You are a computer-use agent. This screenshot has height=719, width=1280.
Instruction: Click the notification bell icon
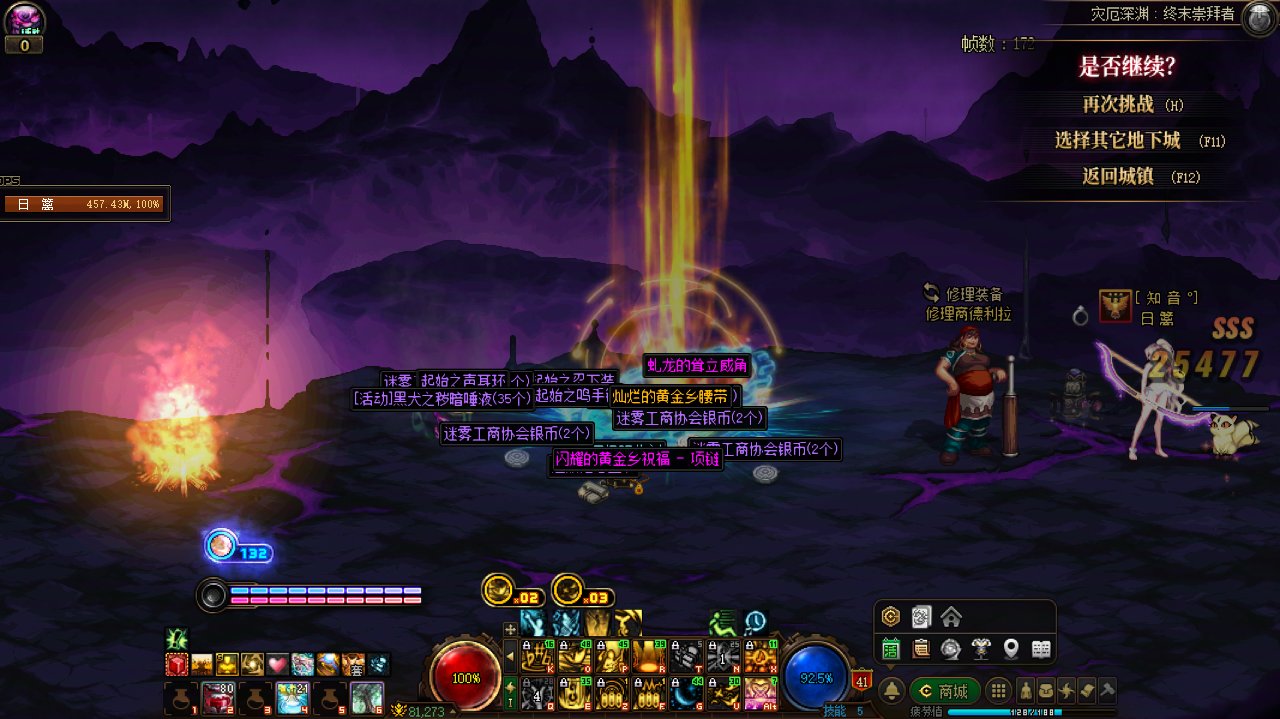coord(891,691)
